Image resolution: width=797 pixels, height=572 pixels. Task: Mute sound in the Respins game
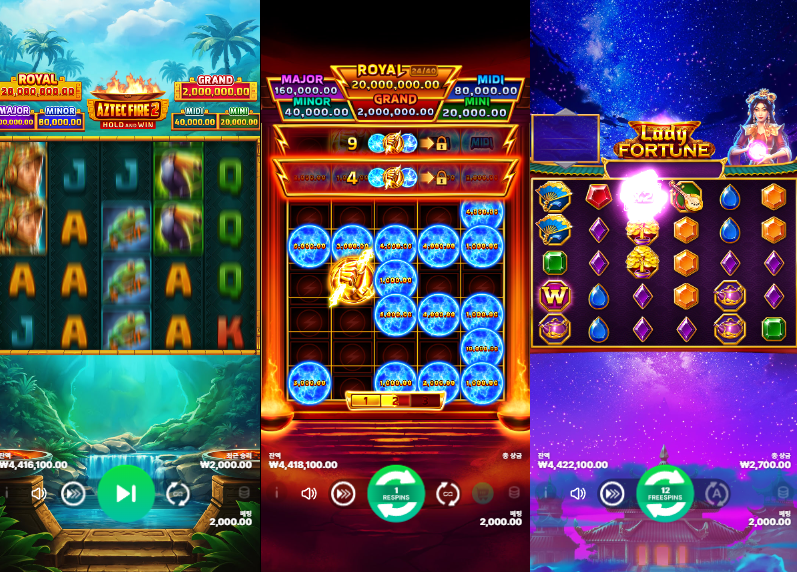click(309, 493)
